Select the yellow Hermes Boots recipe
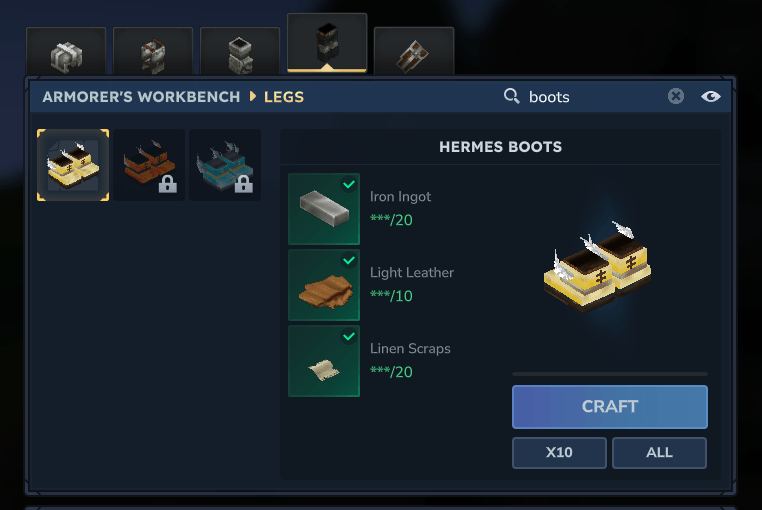 coord(73,165)
